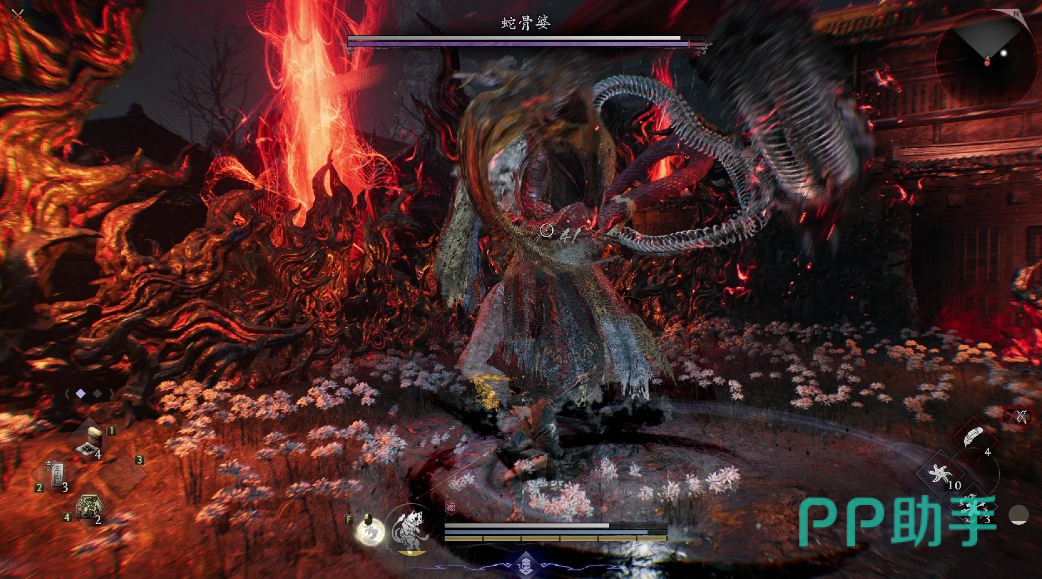The height and width of the screenshot is (579, 1042).
Task: Select the white feather skill icon
Action: tap(971, 438)
